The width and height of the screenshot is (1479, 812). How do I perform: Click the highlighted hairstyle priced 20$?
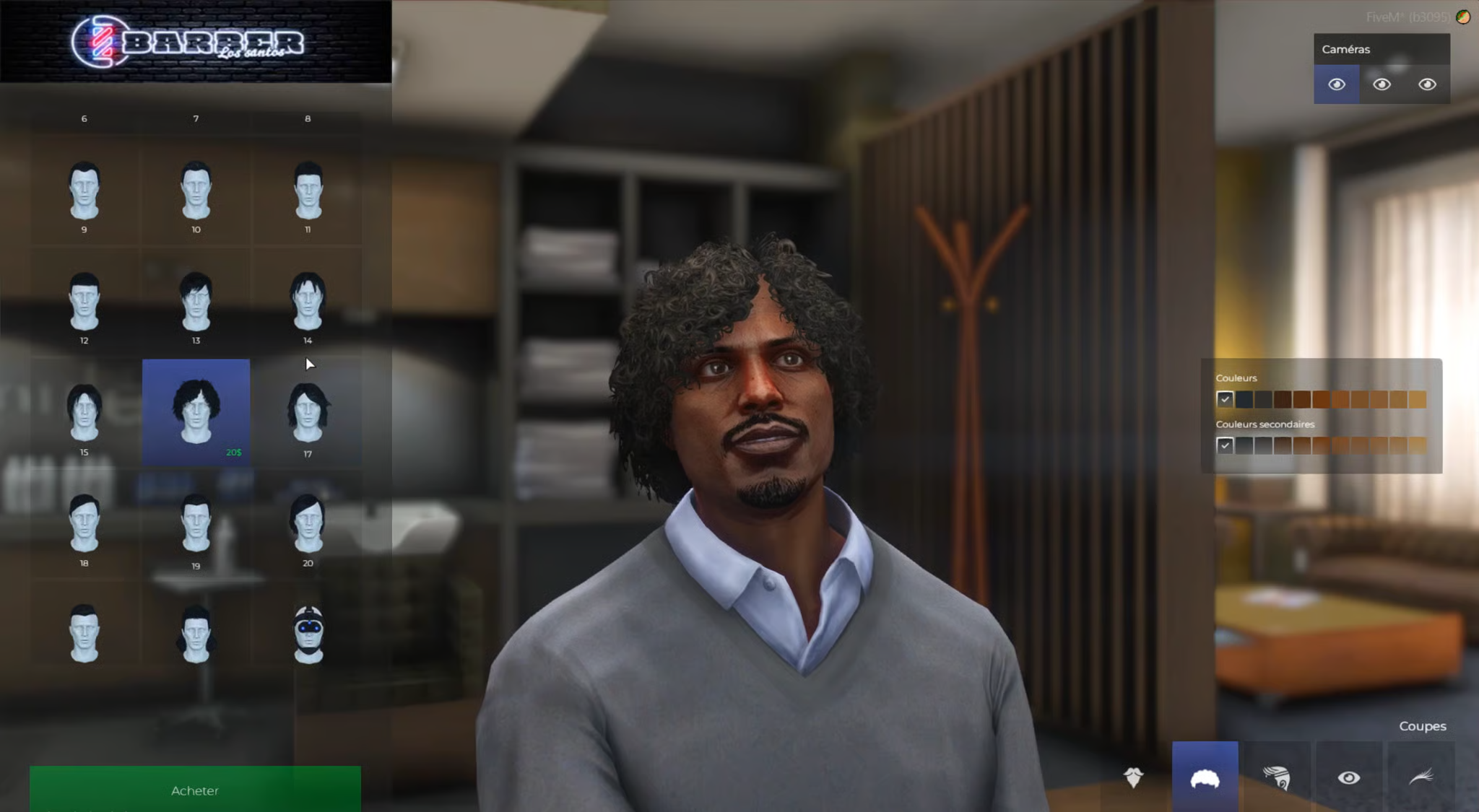196,411
